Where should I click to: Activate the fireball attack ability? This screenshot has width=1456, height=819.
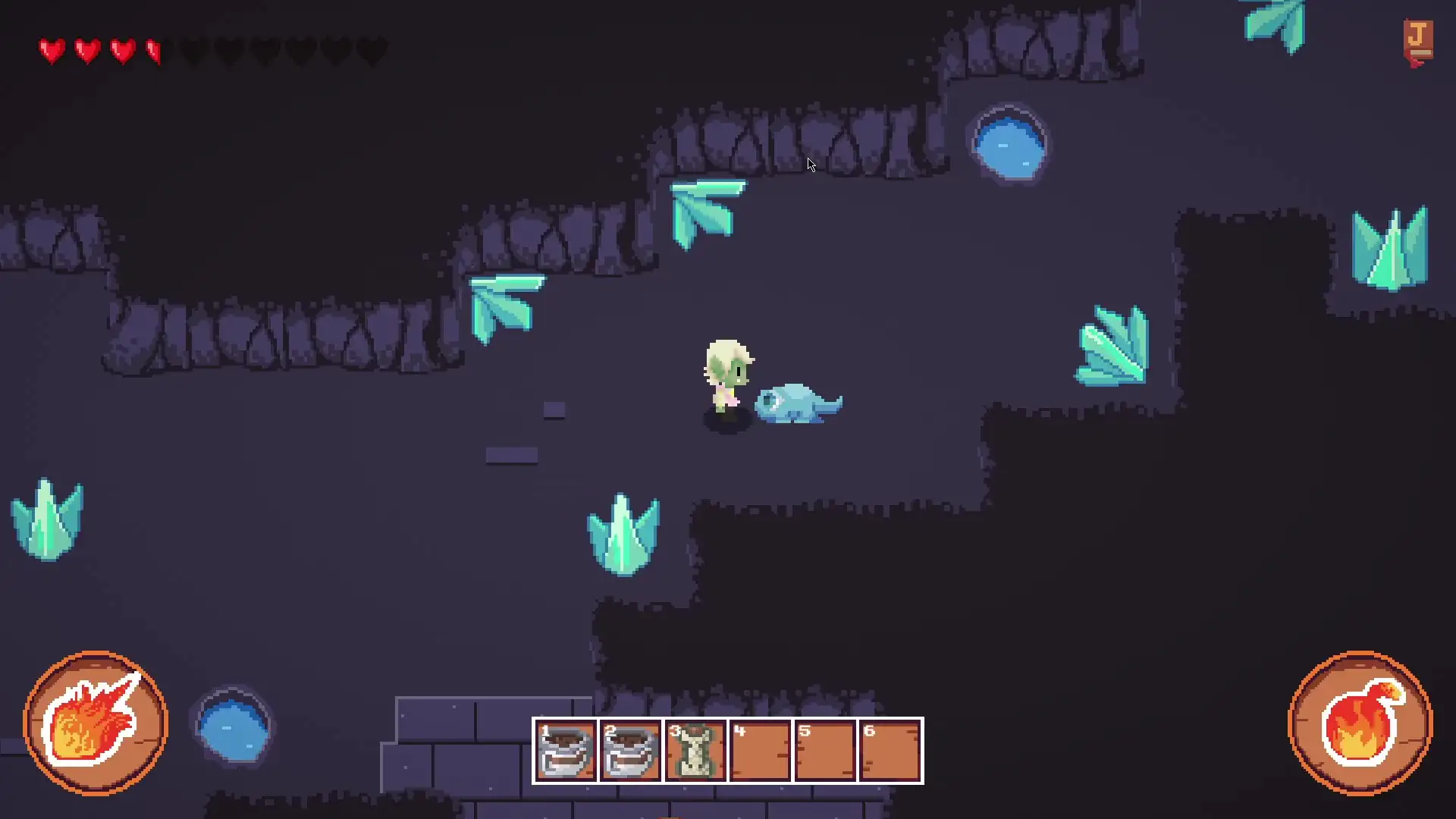pyautogui.click(x=96, y=723)
